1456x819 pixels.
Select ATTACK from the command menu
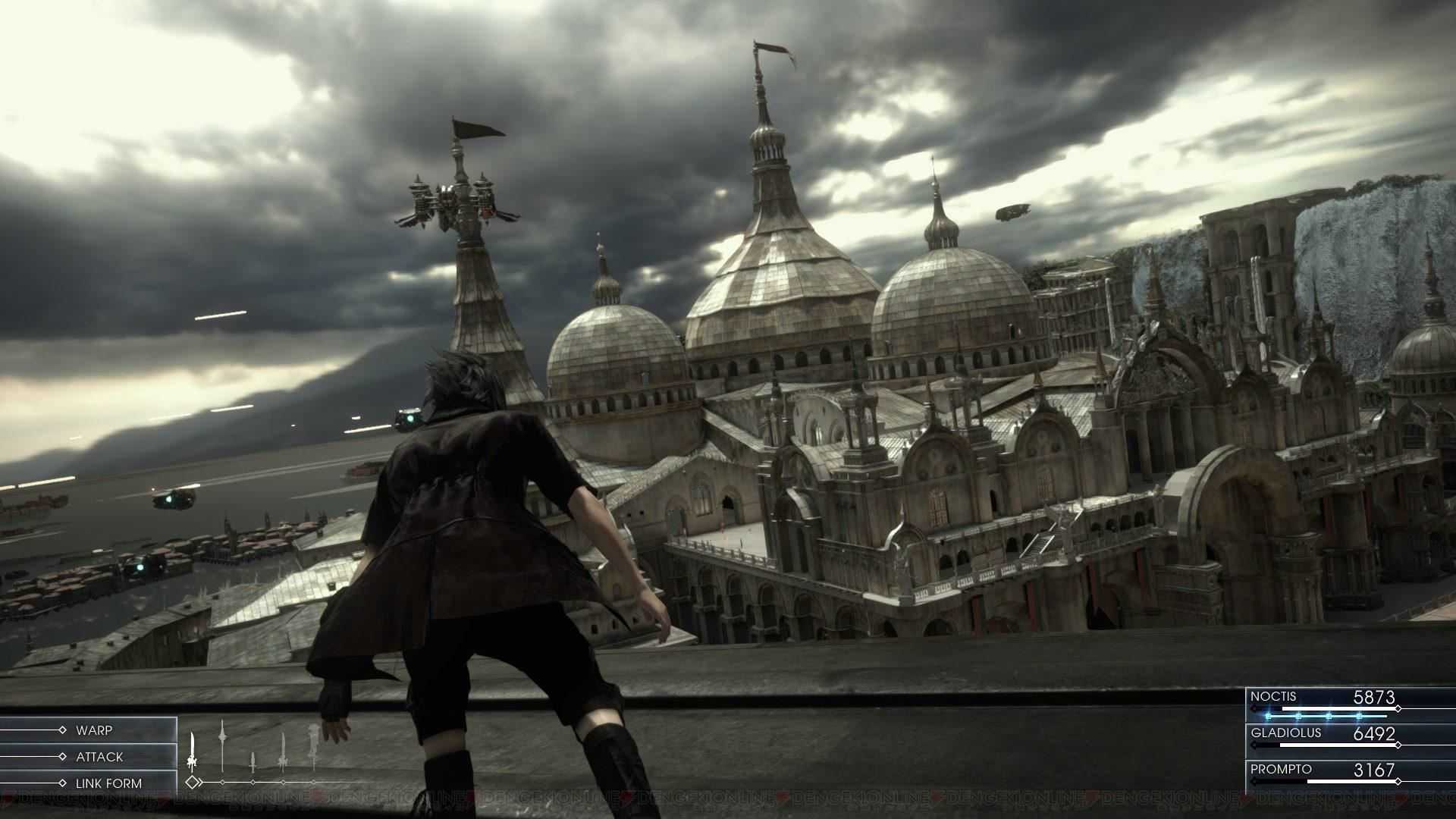pyautogui.click(x=99, y=756)
